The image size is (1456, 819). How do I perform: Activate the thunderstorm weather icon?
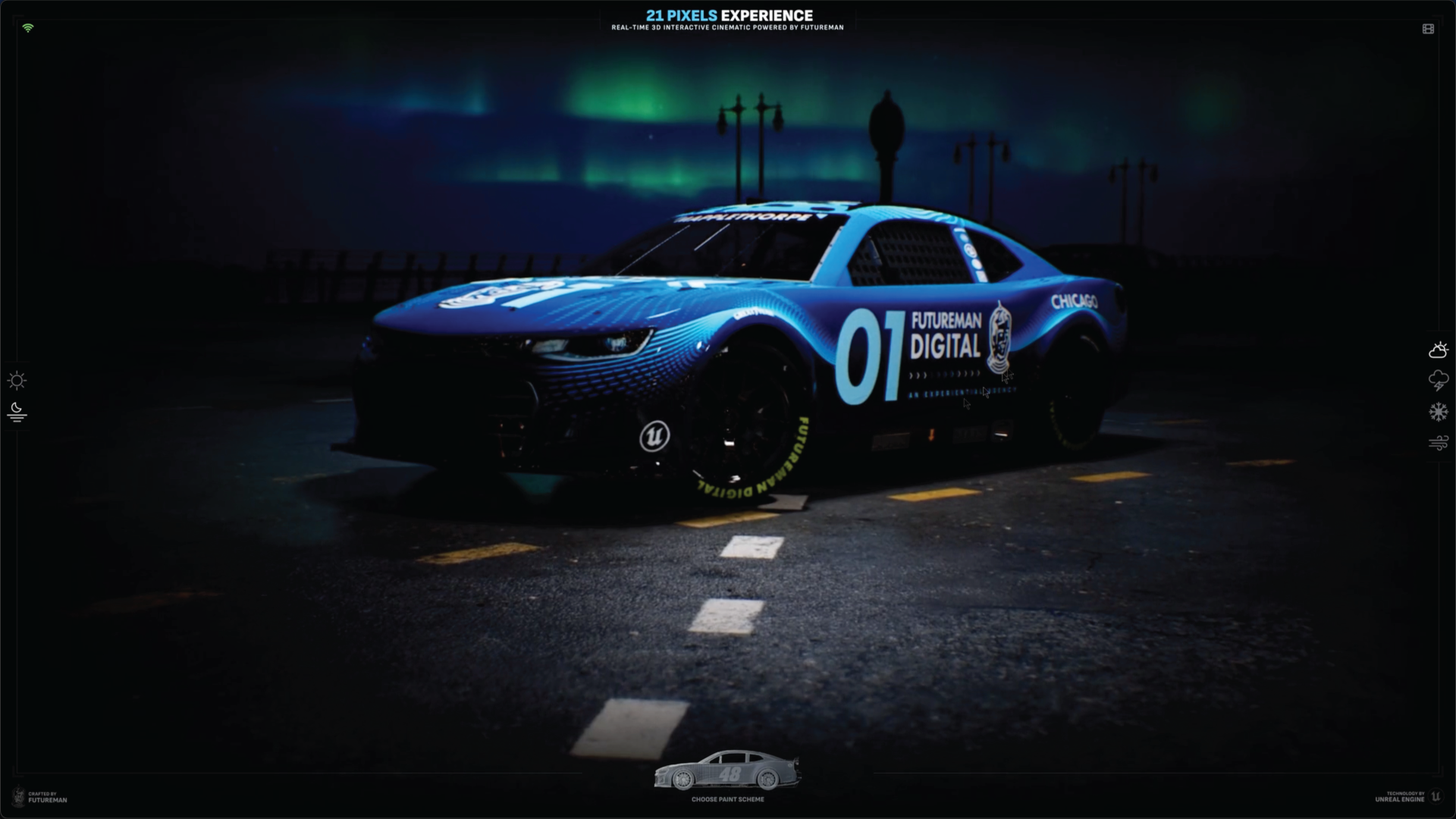pos(1438,381)
